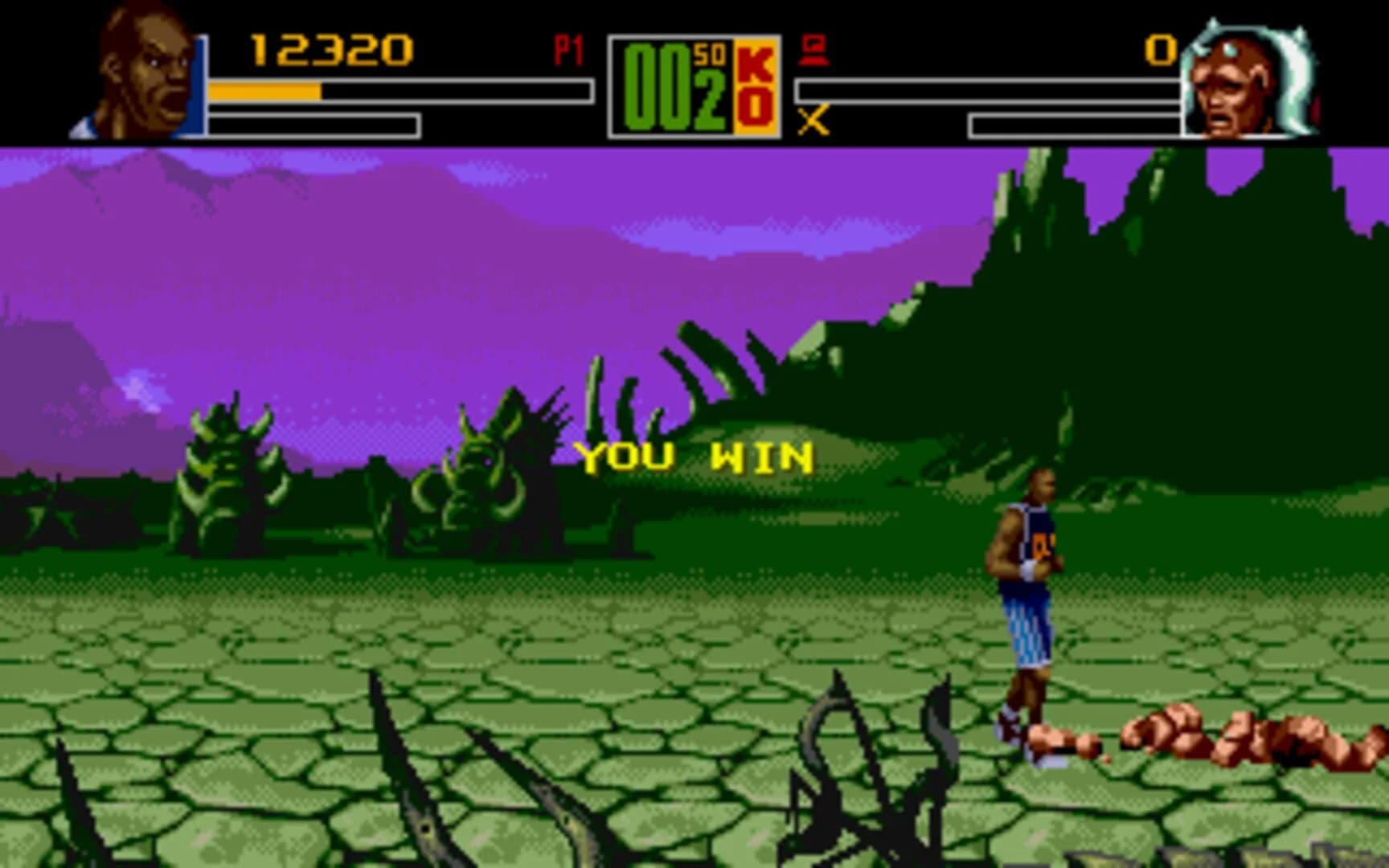
Task: Click the defeated opponent lying on the ground
Action: click(x=1190, y=731)
